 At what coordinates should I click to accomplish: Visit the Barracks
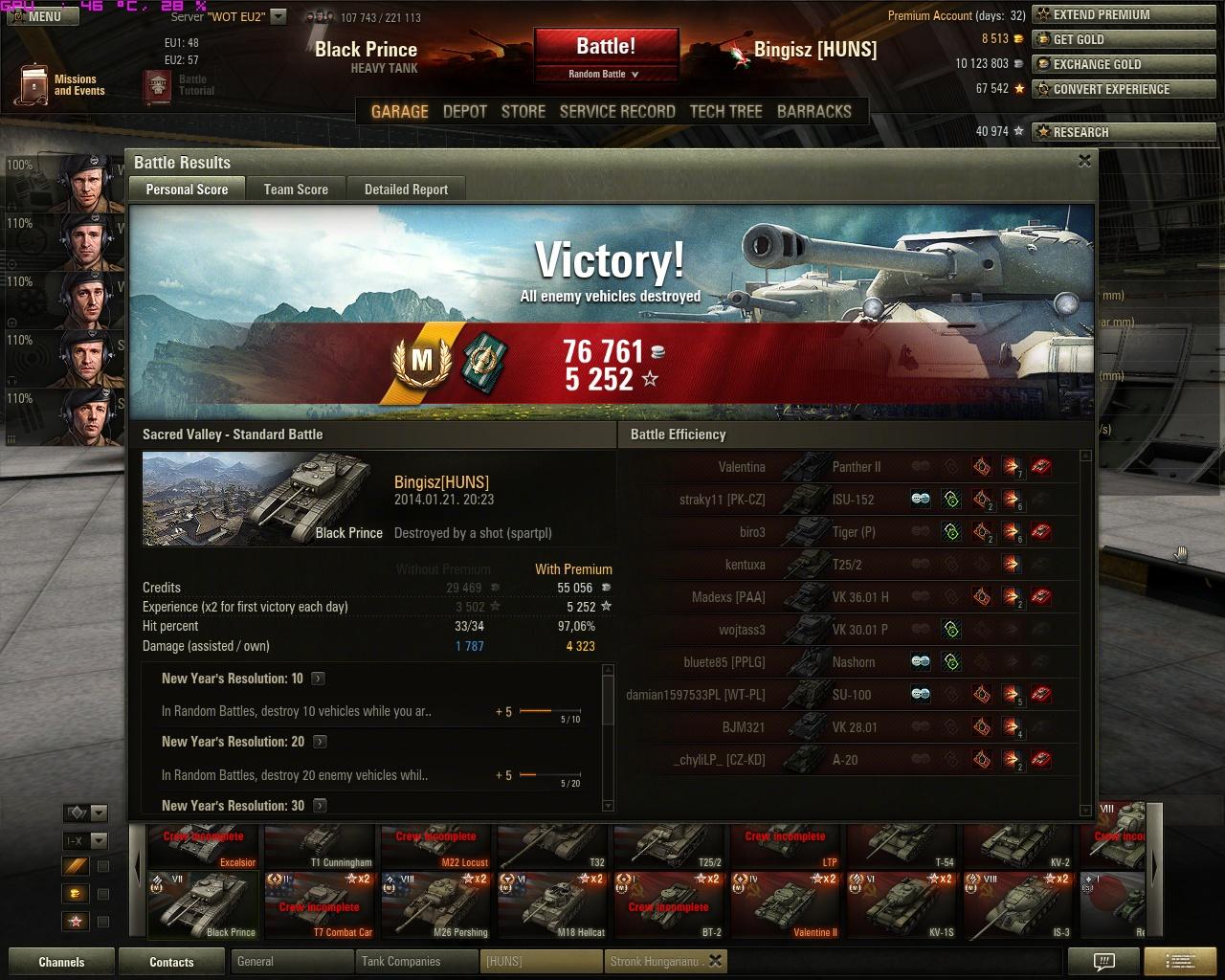pos(813,111)
